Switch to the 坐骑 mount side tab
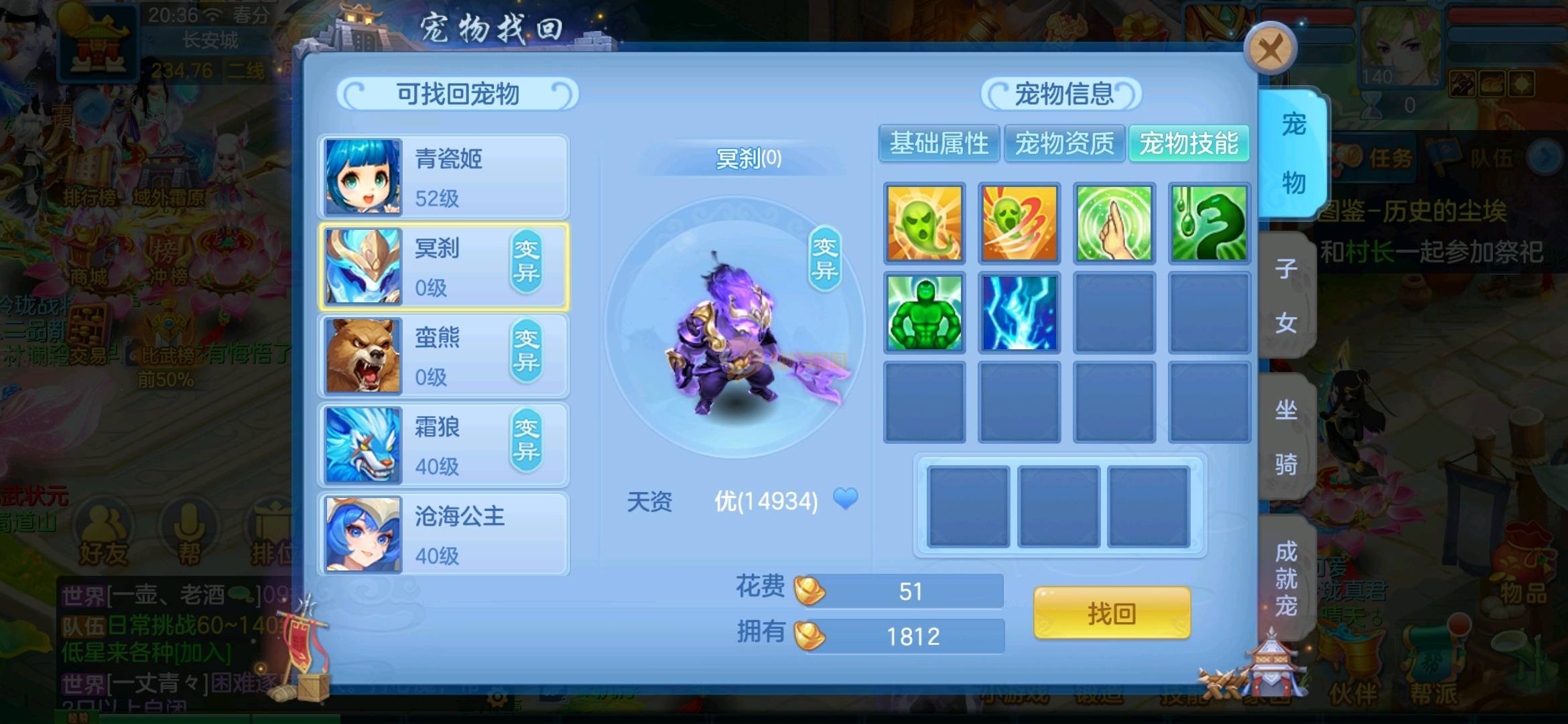 pos(1286,436)
